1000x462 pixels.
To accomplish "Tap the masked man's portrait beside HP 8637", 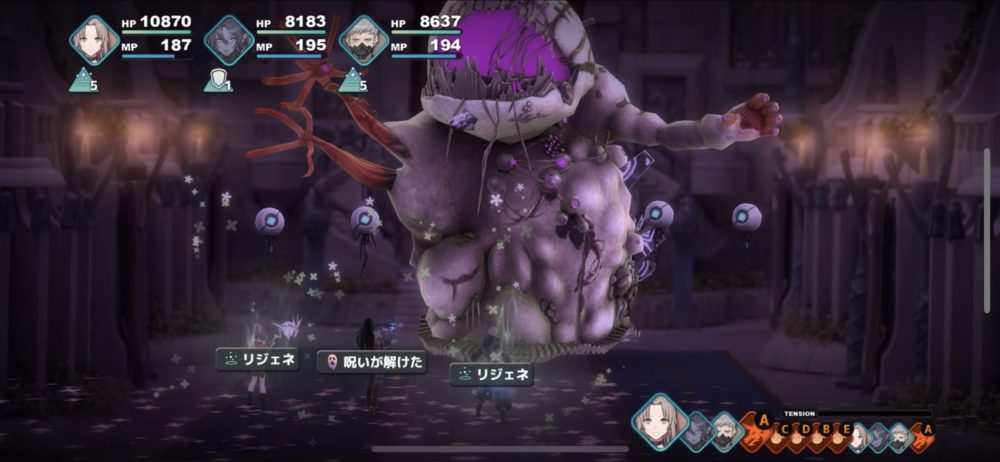I will [x=363, y=40].
